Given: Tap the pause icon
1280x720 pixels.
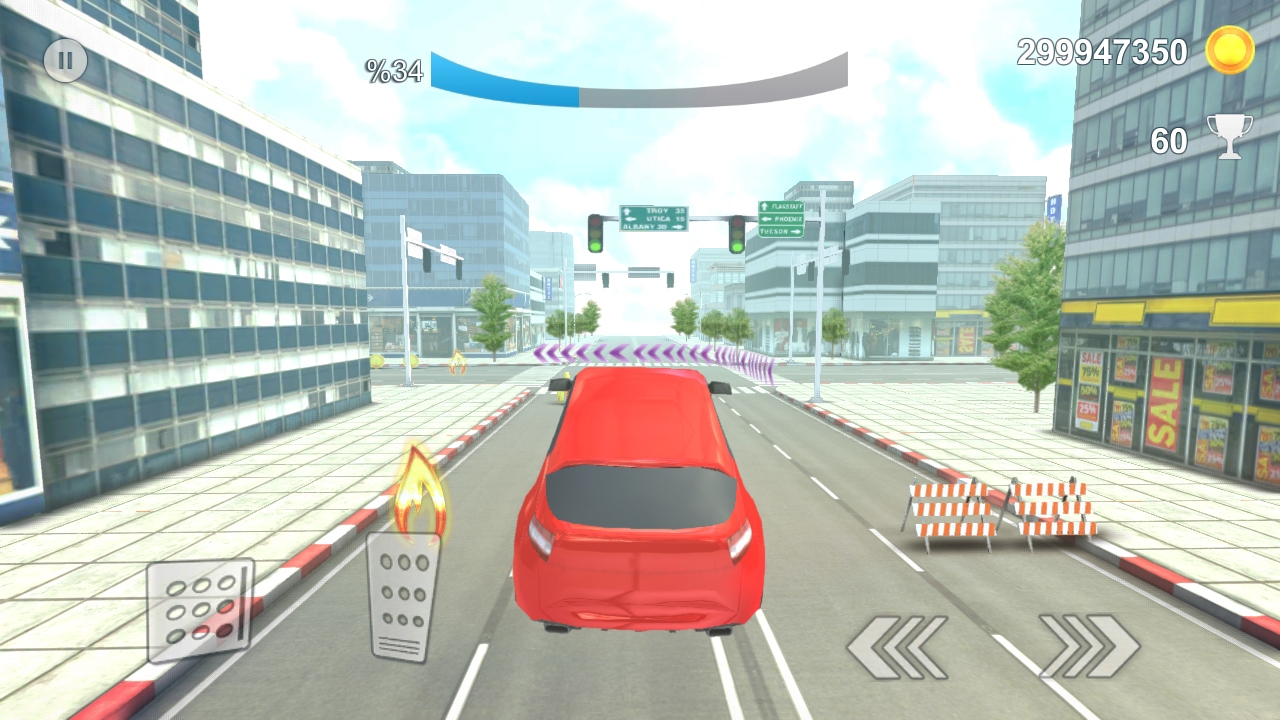Looking at the screenshot, I should [65, 60].
